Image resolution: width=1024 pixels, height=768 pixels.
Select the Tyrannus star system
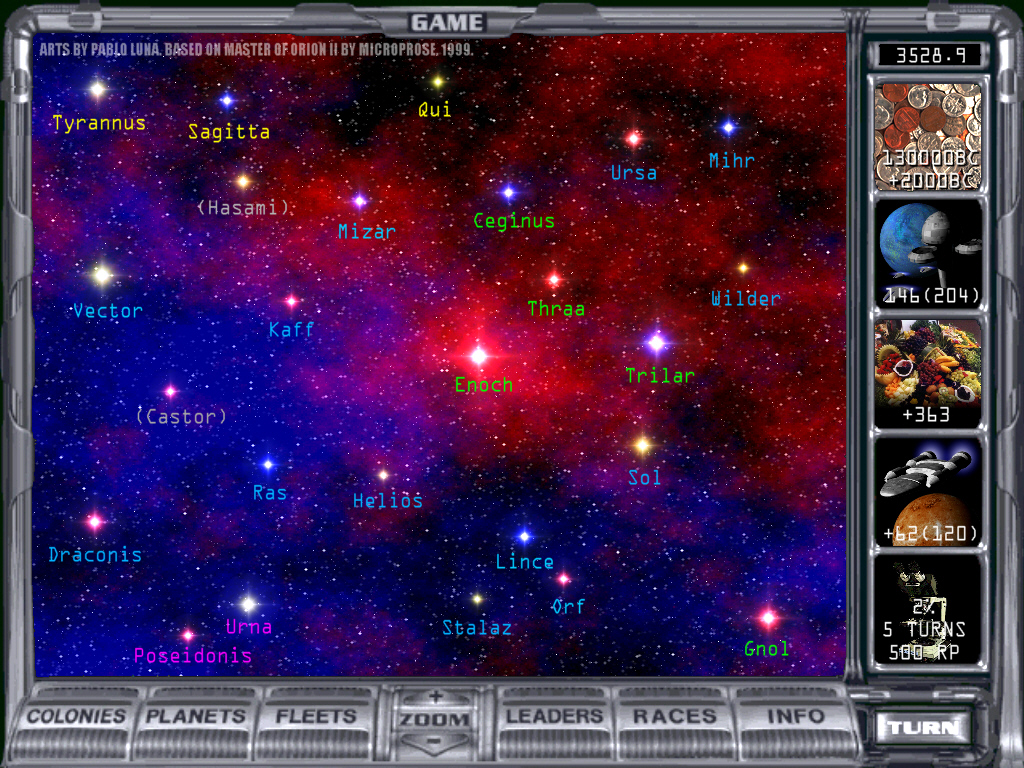[x=97, y=90]
